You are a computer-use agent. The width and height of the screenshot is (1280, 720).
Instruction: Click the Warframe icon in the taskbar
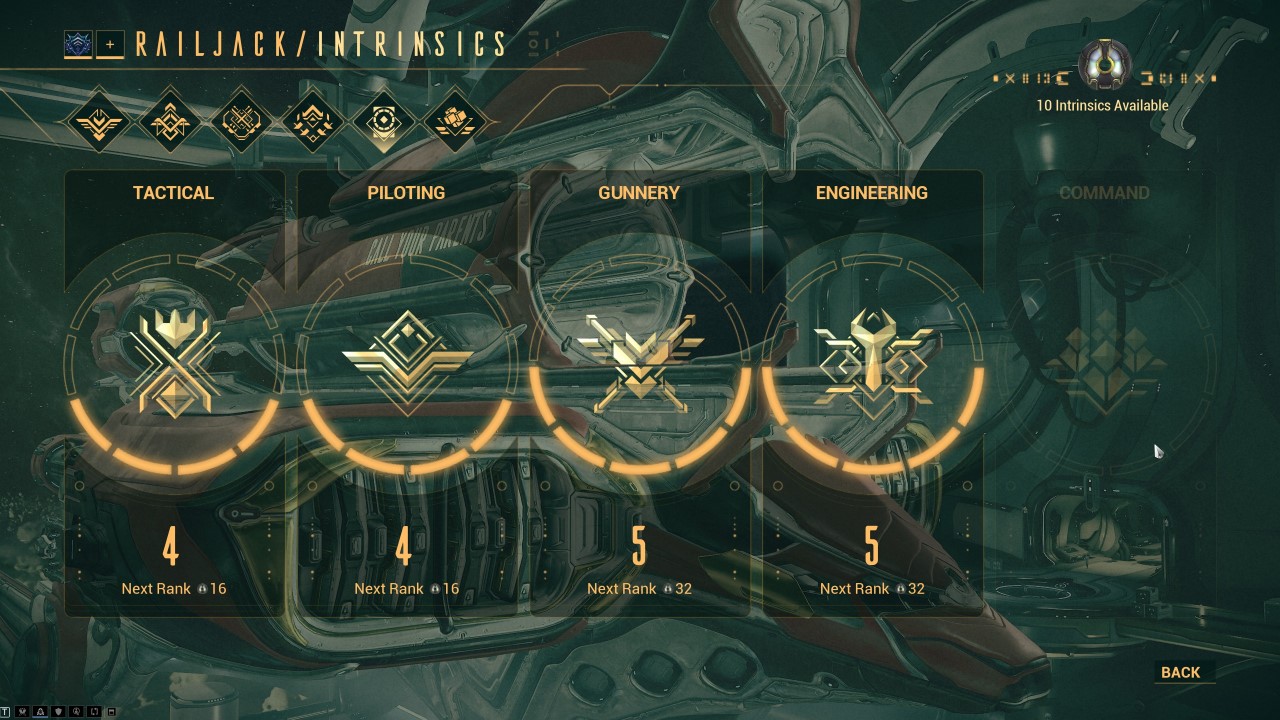40,711
